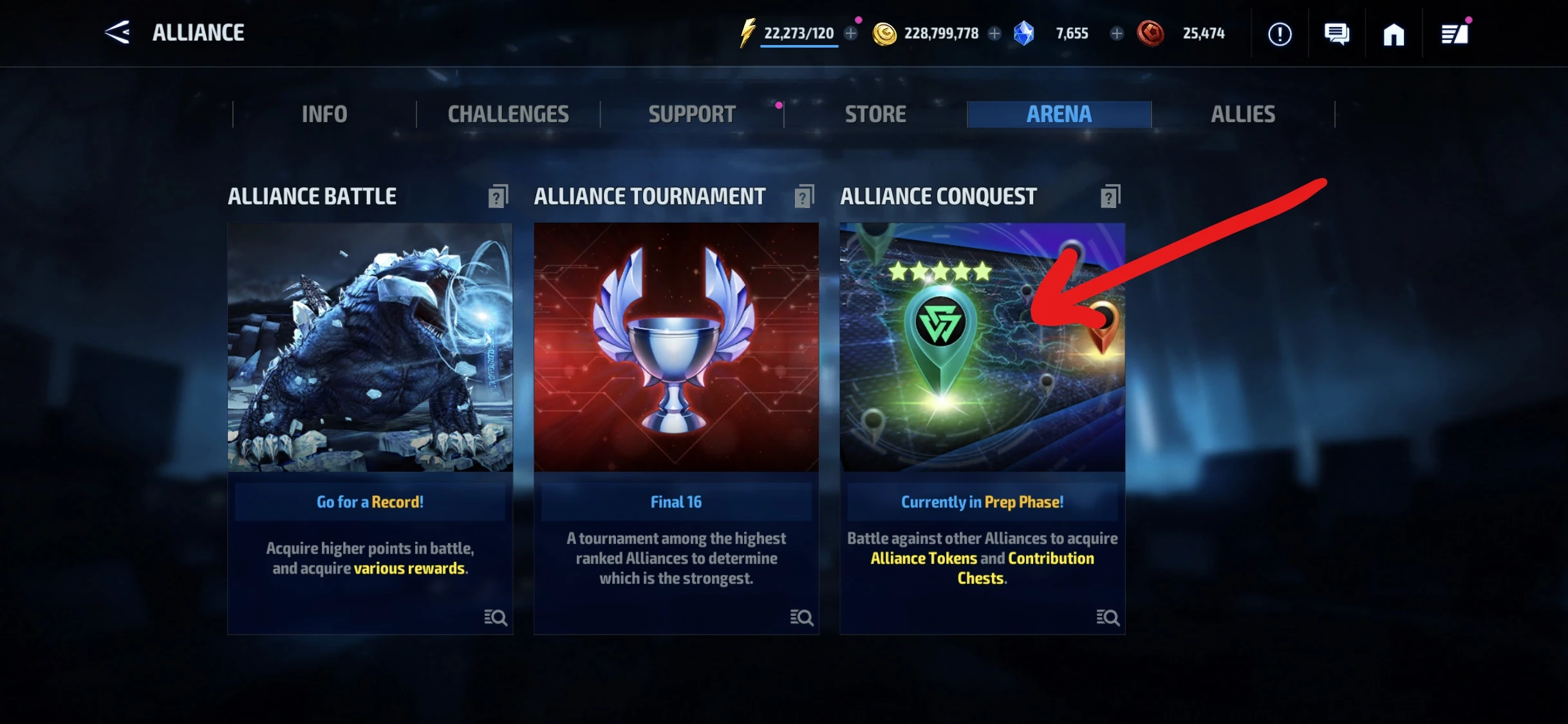
Task: Add energy using the plus button
Action: [851, 33]
